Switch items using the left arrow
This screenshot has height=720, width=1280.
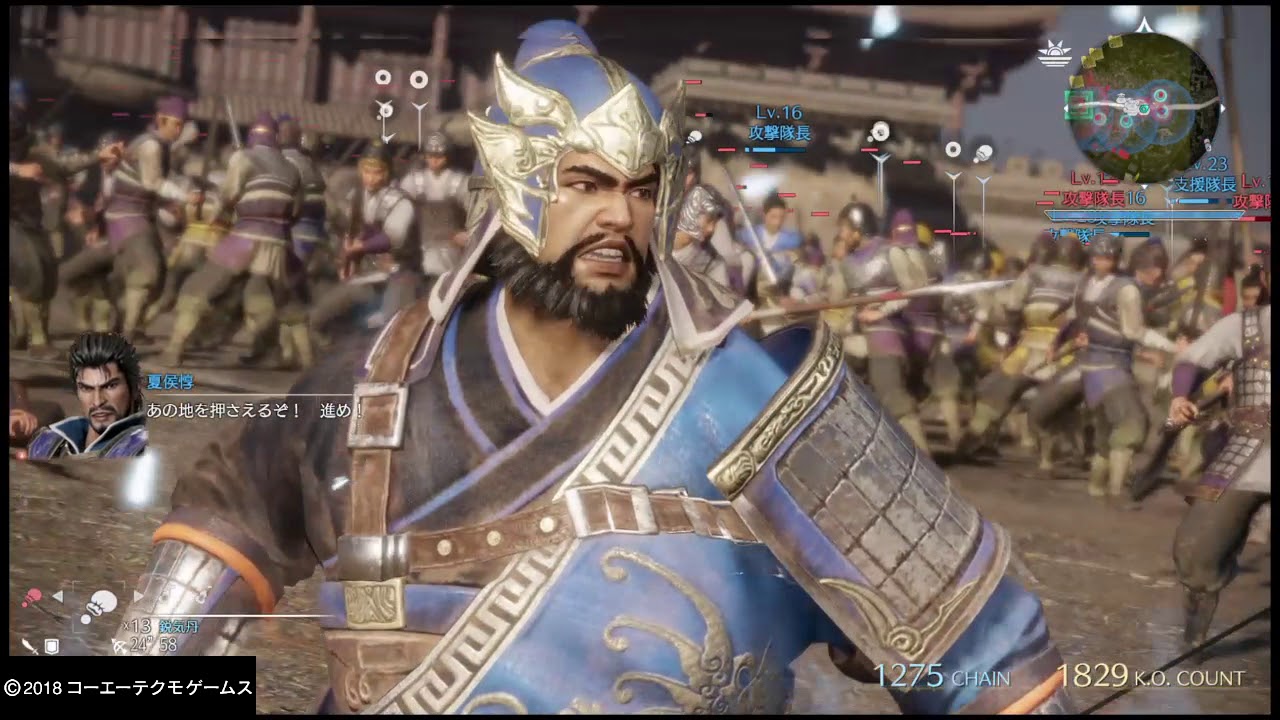click(x=57, y=597)
